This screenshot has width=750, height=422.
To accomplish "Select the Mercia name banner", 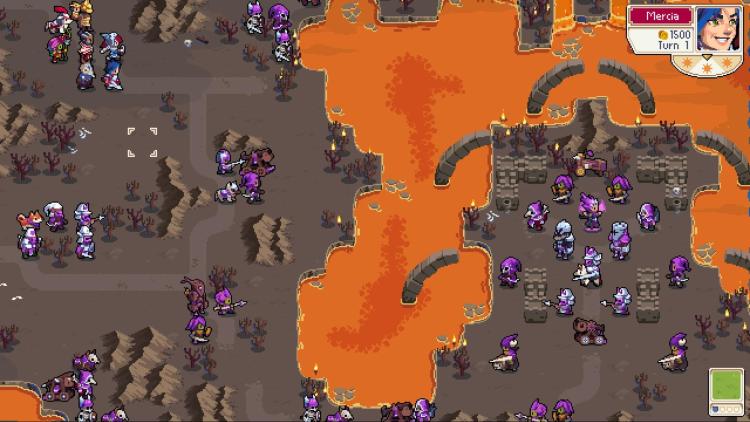I will 661,16.
